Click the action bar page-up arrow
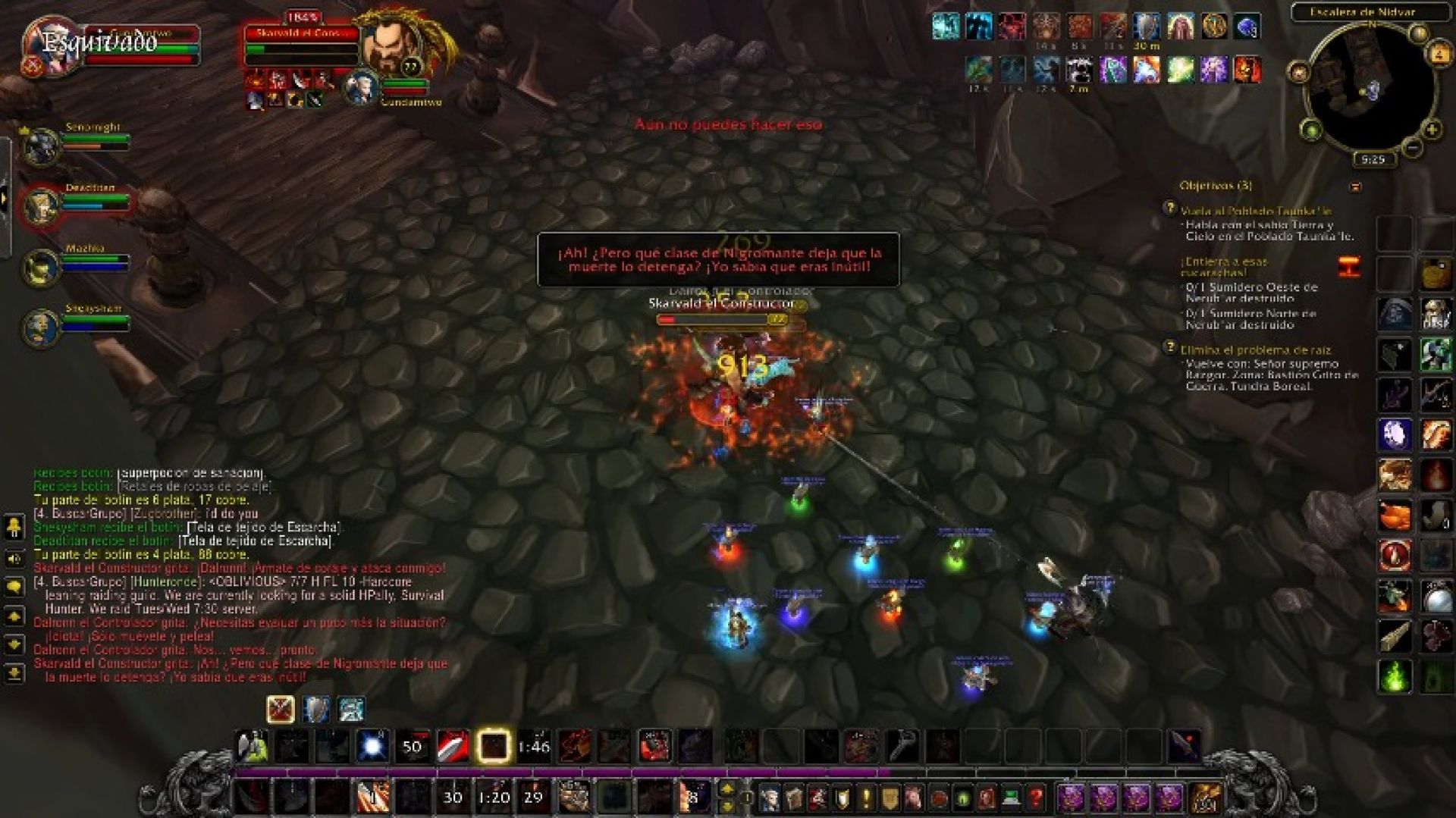Viewport: 1456px width, 818px height. point(726,788)
